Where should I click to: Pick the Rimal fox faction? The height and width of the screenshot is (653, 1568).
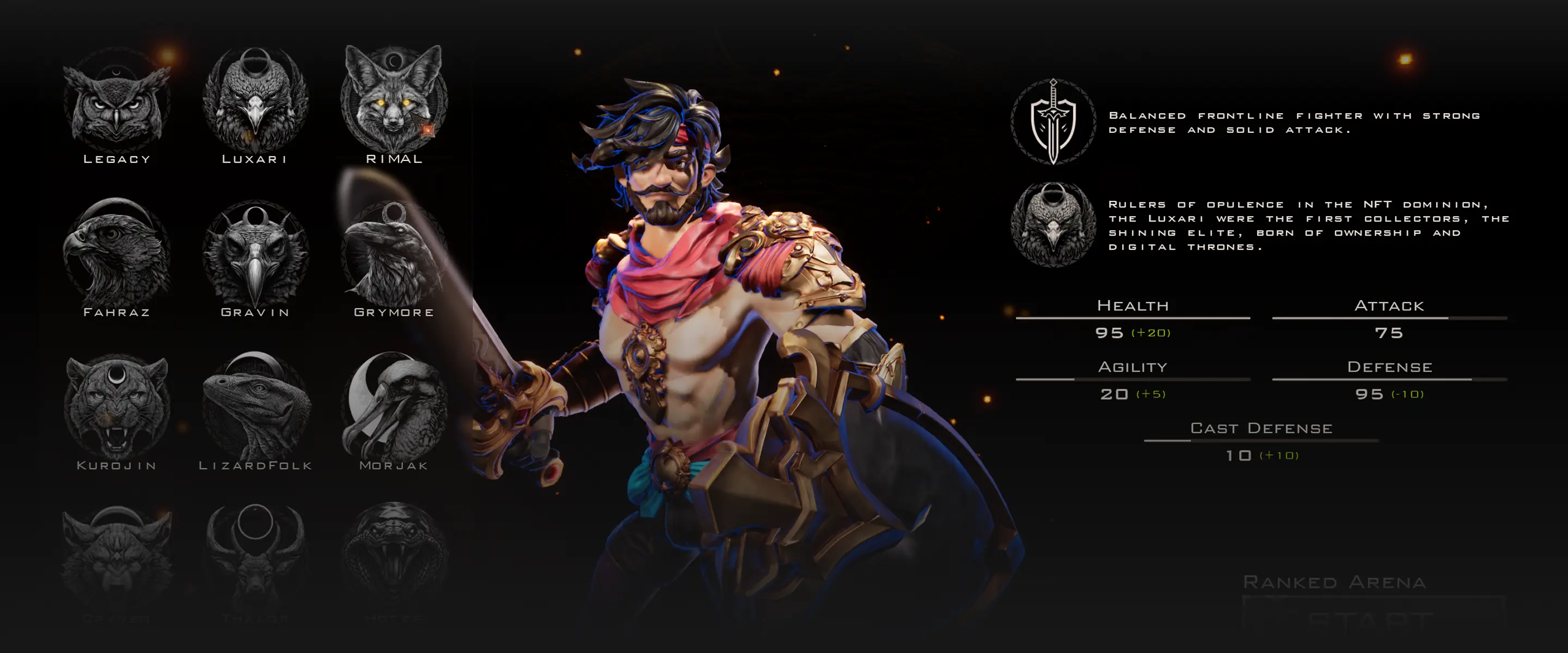(394, 97)
